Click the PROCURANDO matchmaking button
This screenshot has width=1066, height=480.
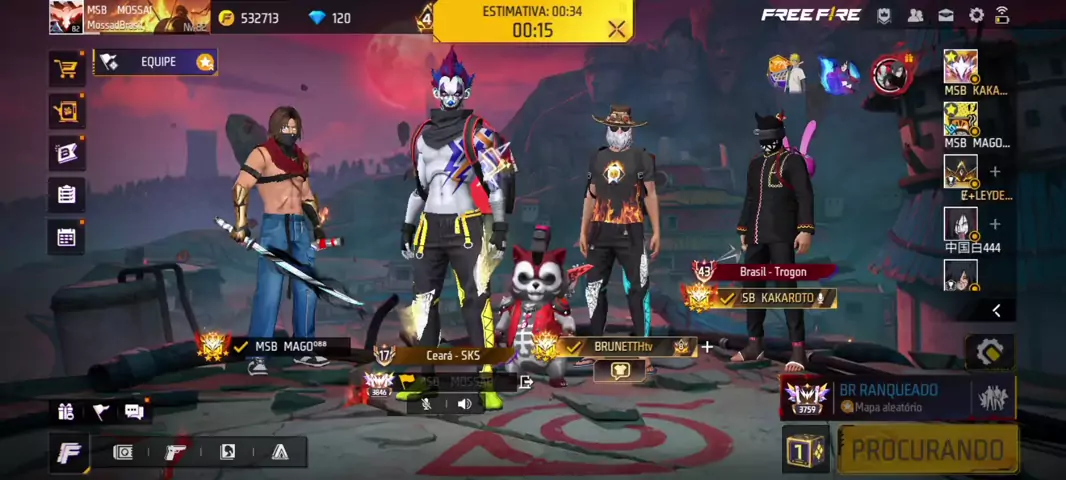point(927,450)
